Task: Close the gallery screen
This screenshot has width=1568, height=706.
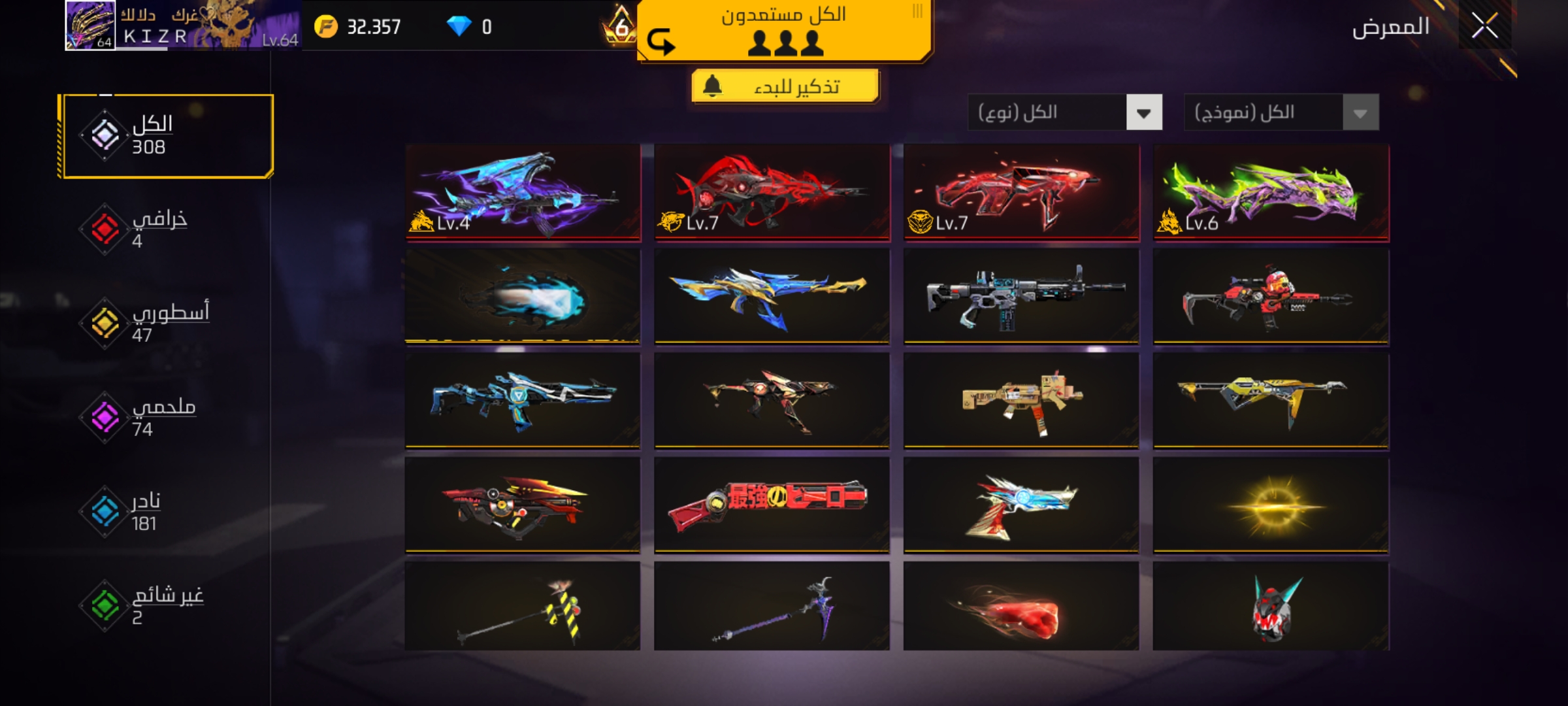Action: pyautogui.click(x=1484, y=27)
